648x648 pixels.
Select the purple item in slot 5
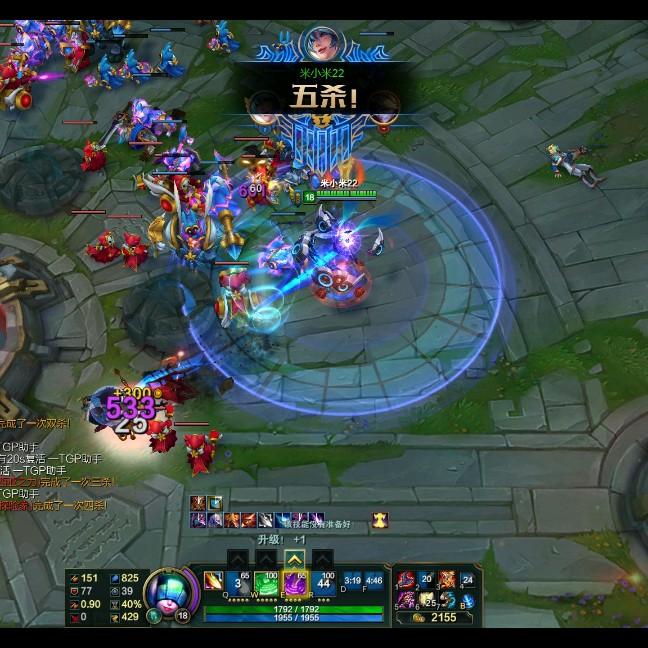(x=407, y=599)
